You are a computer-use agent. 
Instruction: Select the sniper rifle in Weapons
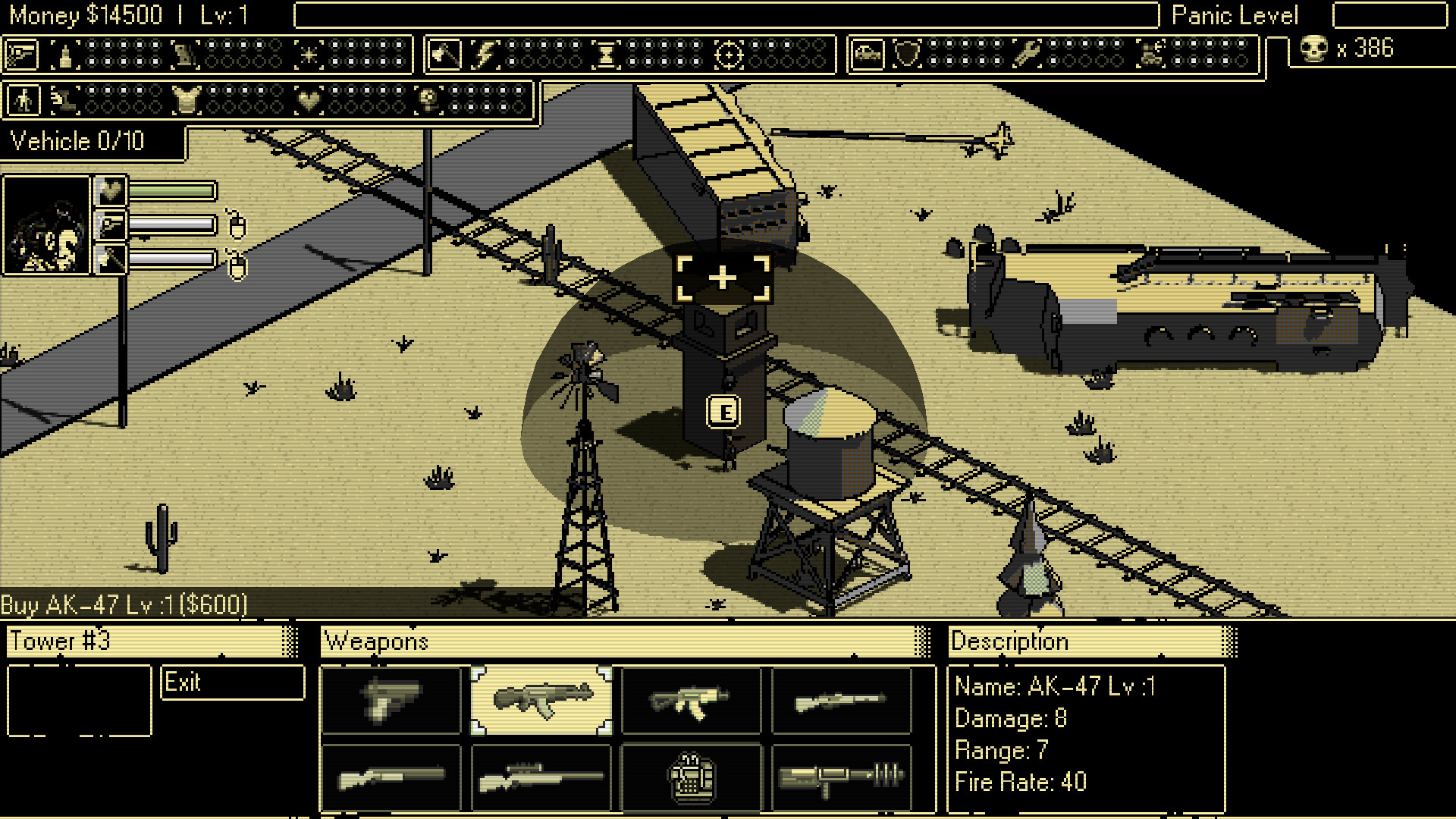[541, 776]
